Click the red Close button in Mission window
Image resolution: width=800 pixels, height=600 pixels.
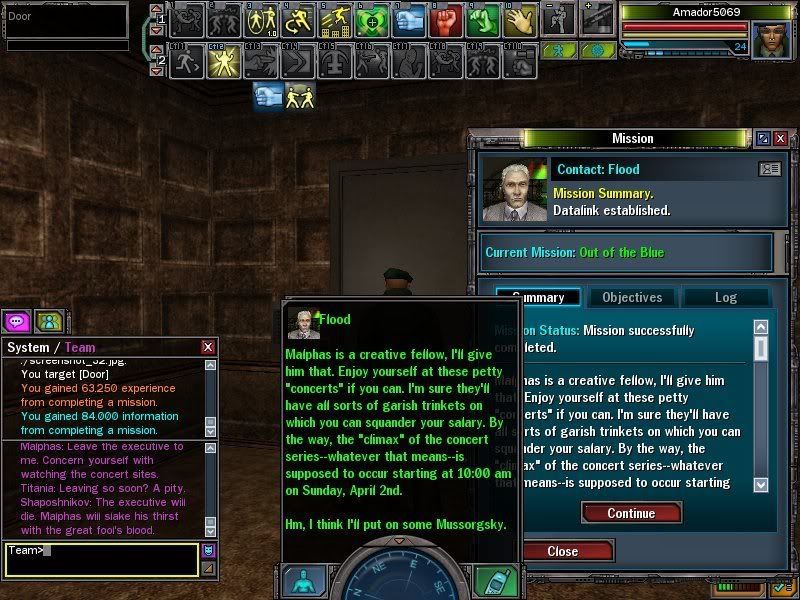(x=562, y=551)
